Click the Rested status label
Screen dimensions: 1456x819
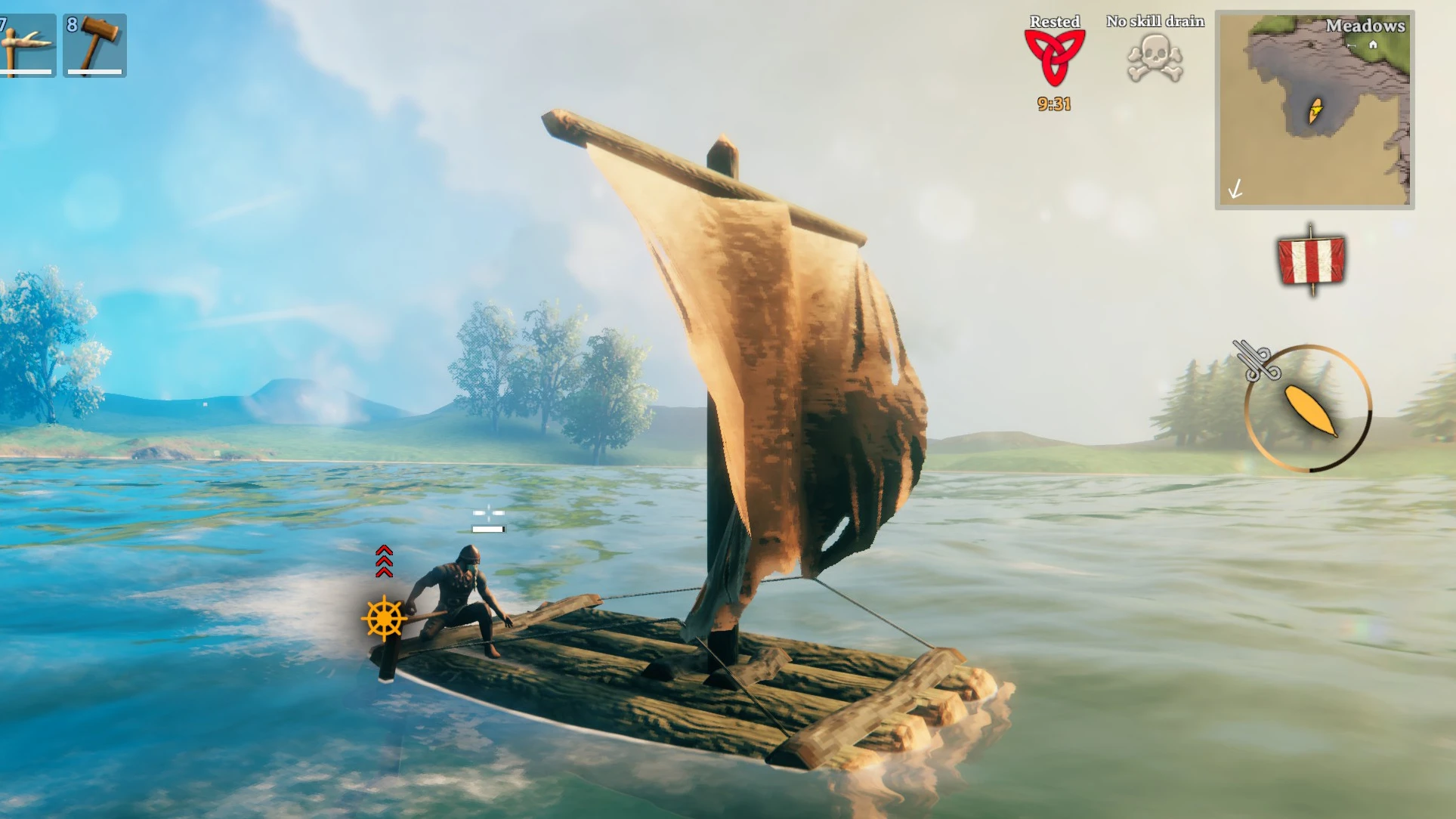[x=1055, y=20]
